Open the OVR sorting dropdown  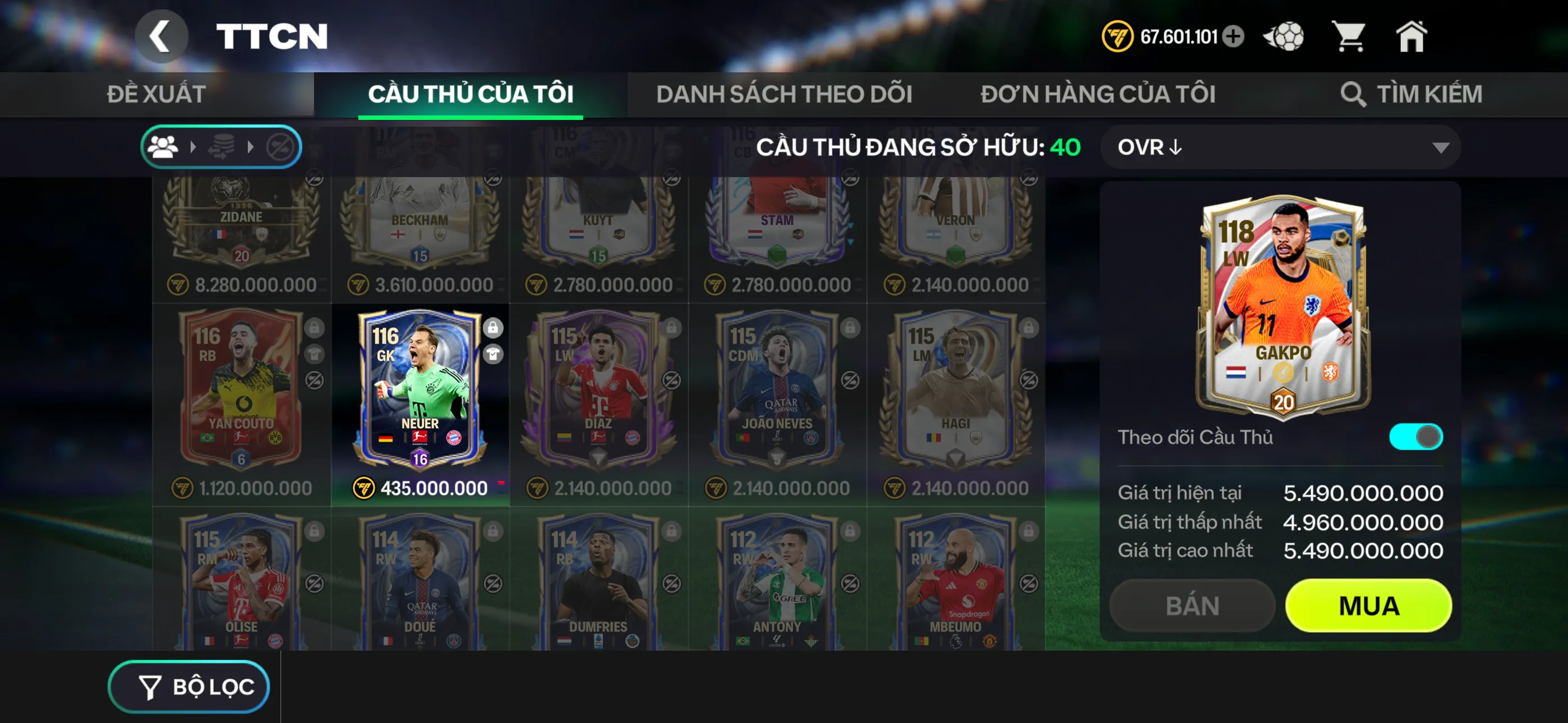coord(1278,147)
